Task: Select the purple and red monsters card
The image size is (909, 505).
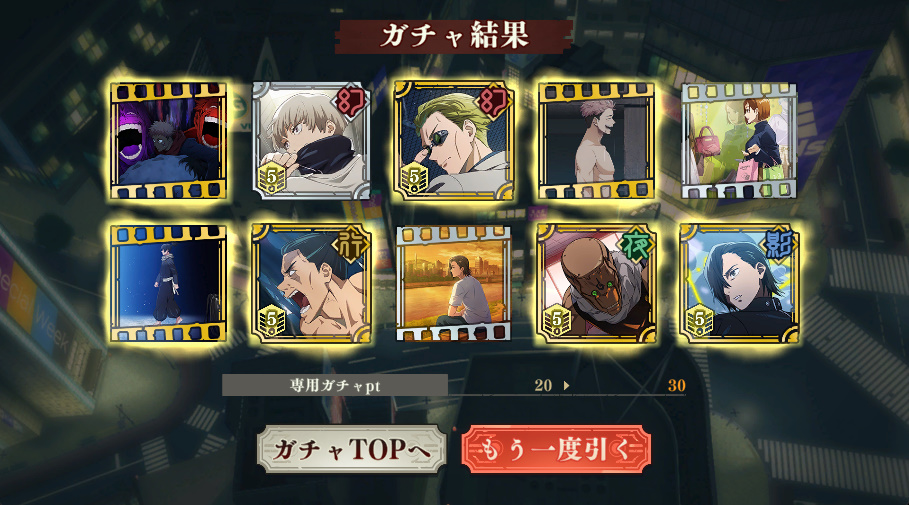Action: tap(169, 140)
